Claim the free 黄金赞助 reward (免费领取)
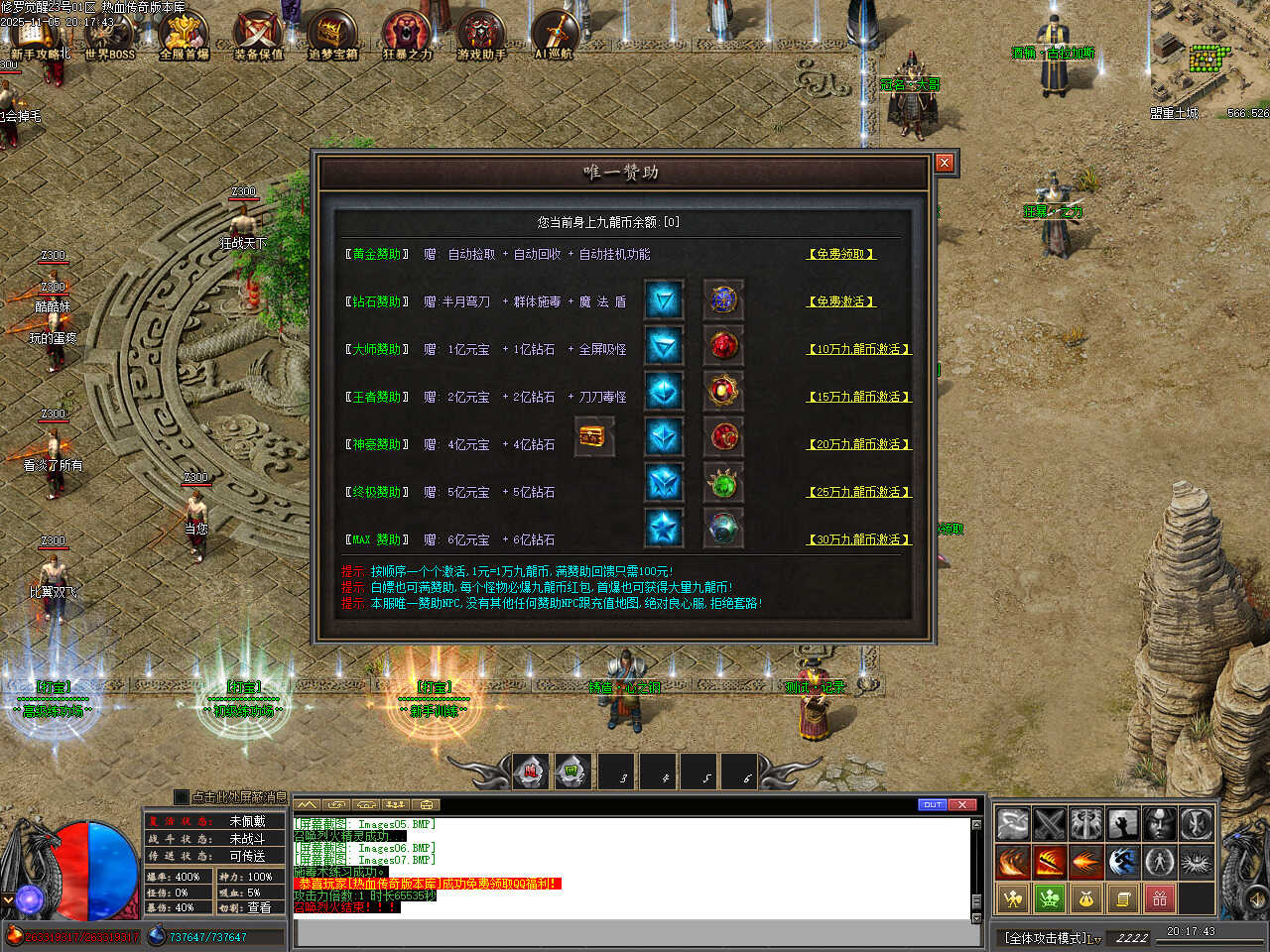1270x952 pixels. [840, 254]
